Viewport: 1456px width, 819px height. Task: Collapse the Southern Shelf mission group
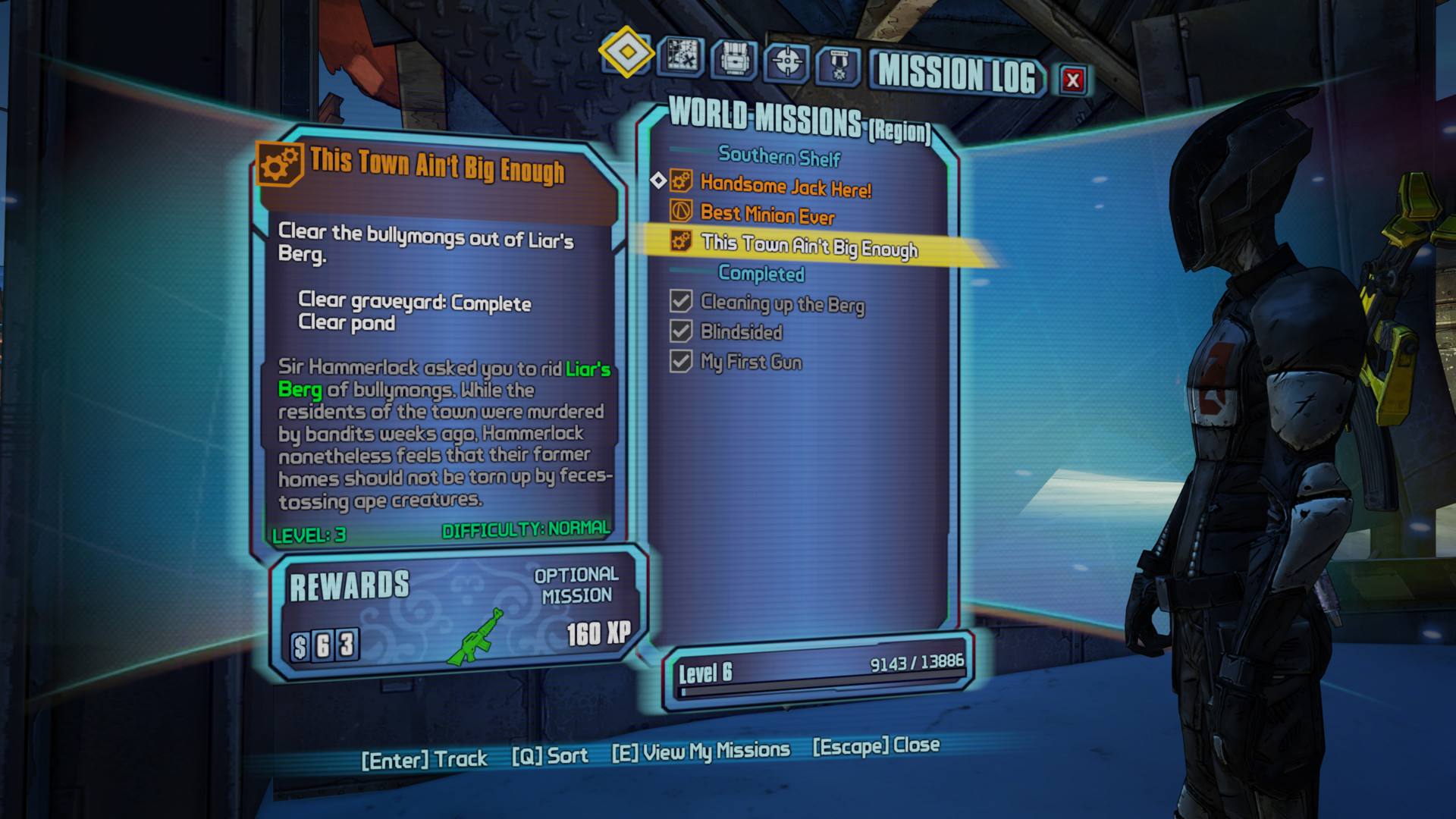780,158
